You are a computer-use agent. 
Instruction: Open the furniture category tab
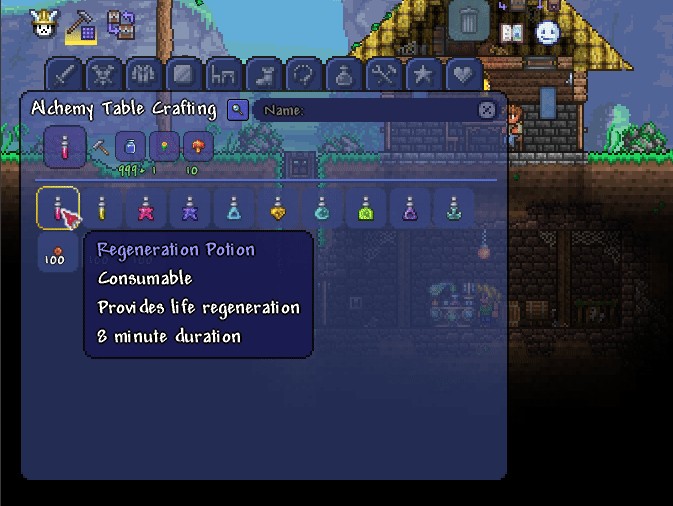[x=222, y=75]
